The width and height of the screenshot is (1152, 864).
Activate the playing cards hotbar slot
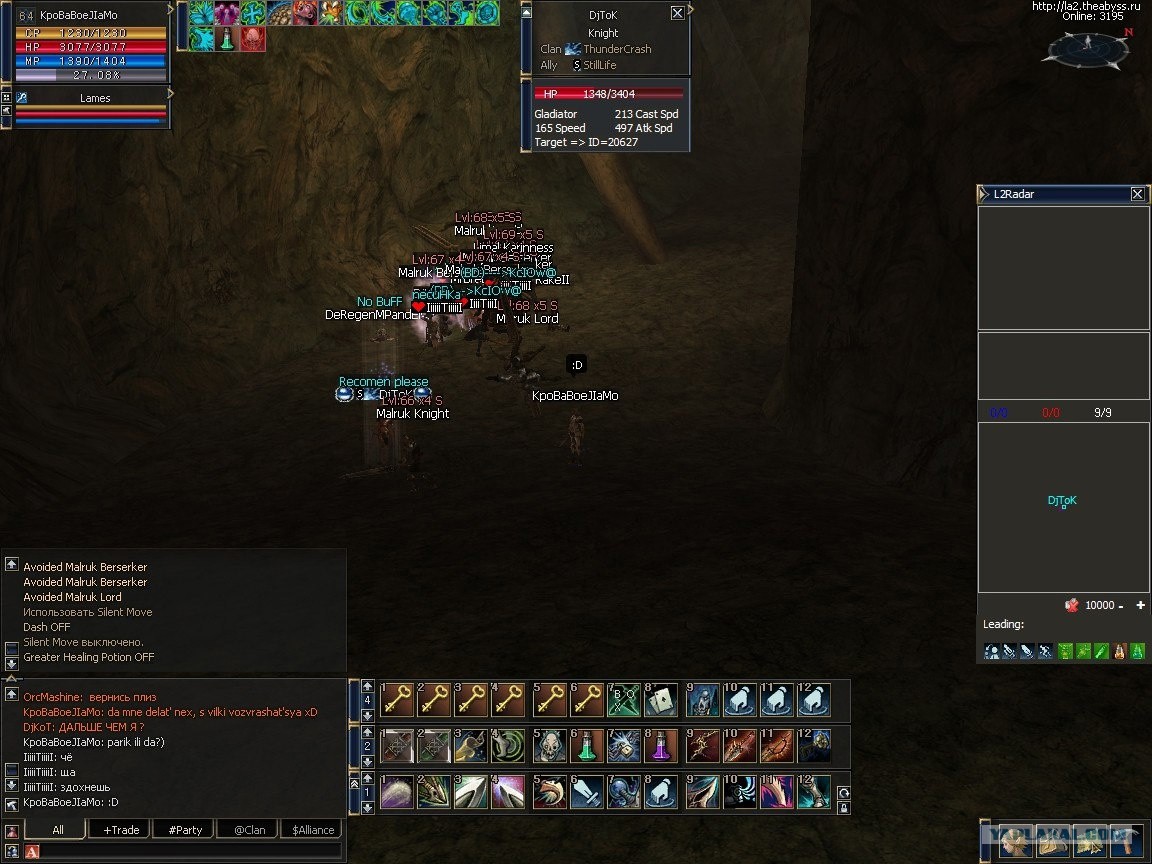(x=664, y=700)
